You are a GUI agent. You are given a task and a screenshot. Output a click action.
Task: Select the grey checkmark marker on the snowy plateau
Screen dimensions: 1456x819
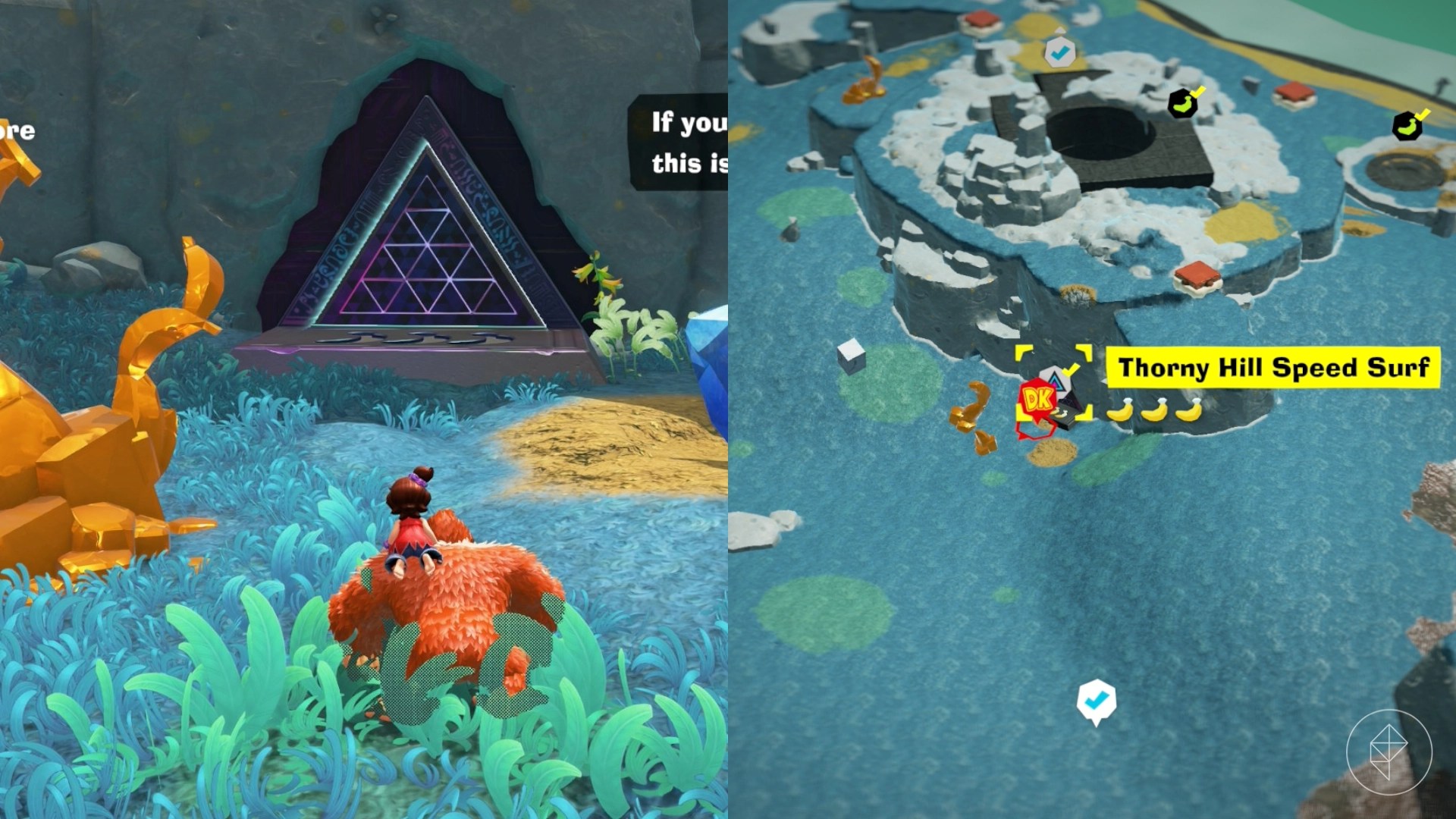(x=1059, y=52)
